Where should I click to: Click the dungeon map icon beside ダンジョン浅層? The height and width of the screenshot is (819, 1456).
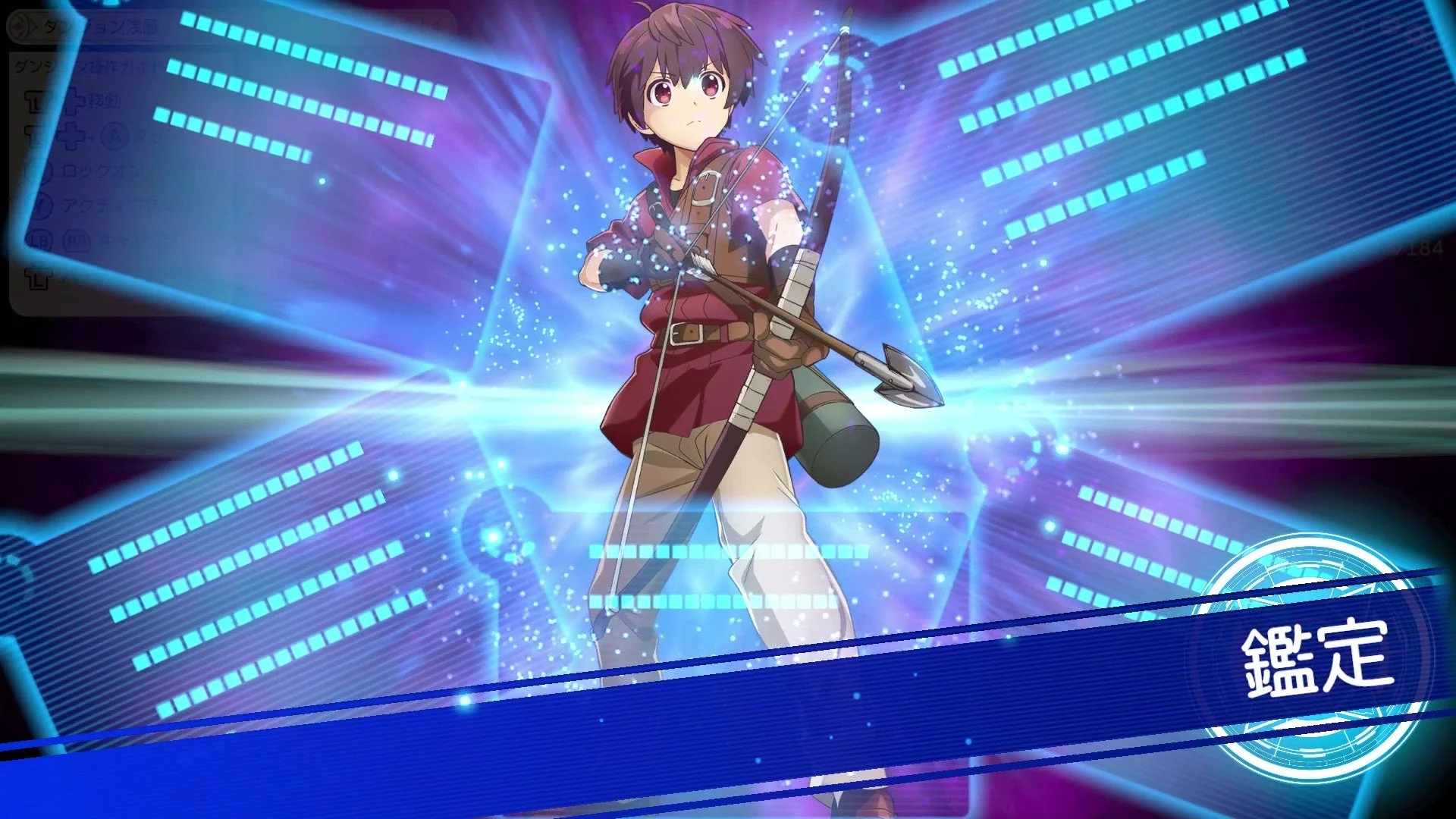tap(20, 27)
